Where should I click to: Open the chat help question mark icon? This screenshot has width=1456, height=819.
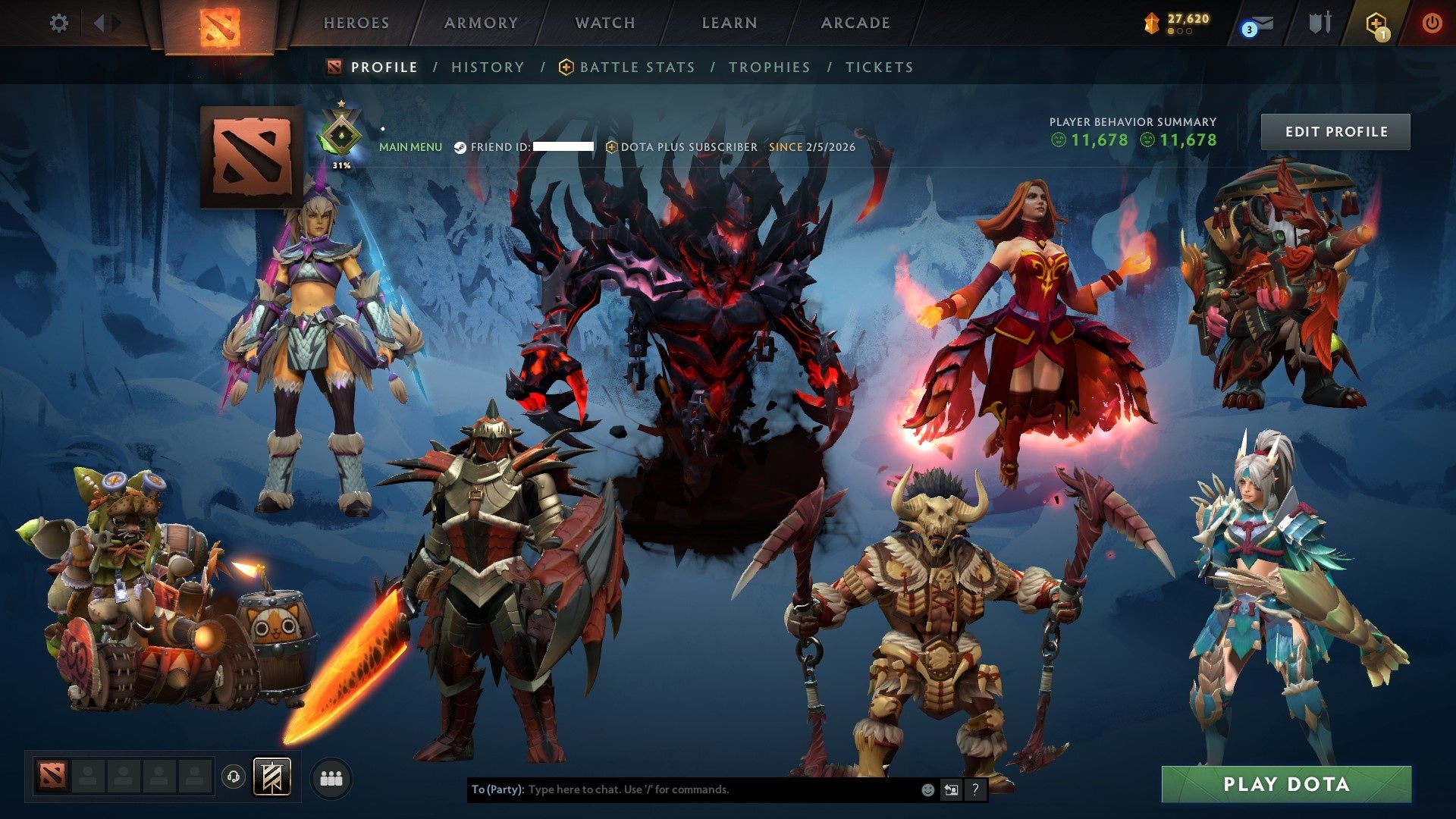(975, 789)
